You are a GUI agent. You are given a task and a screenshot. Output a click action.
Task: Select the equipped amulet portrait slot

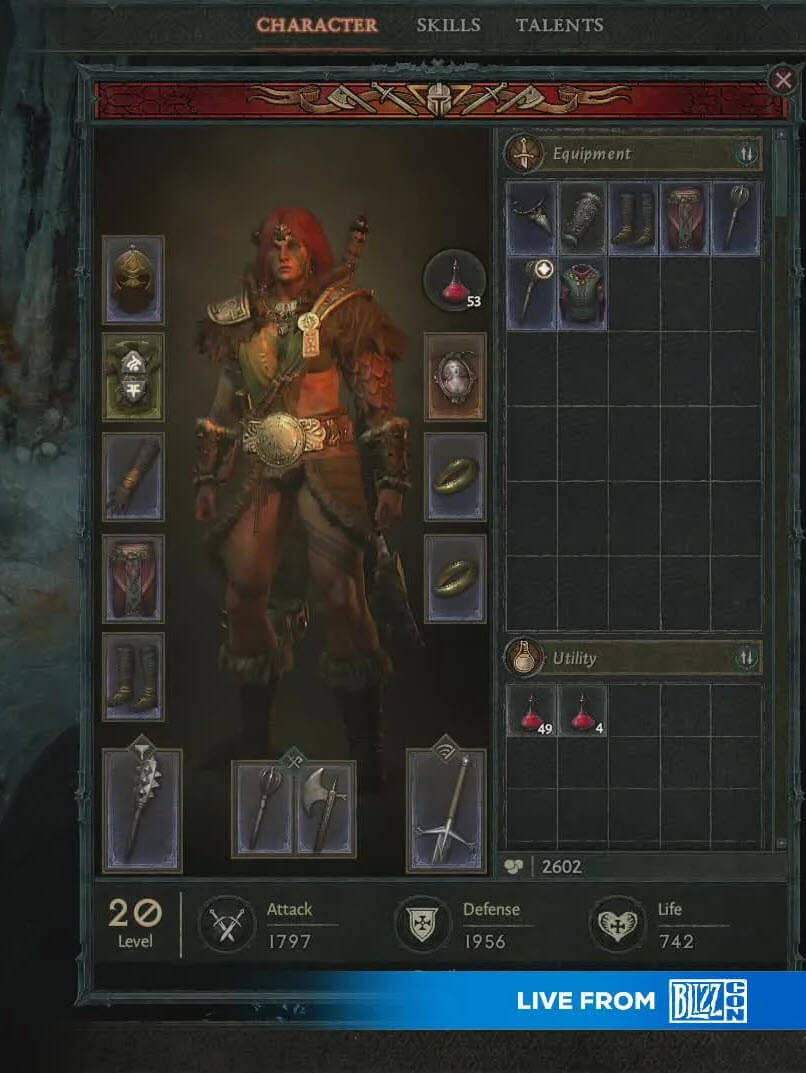(455, 376)
